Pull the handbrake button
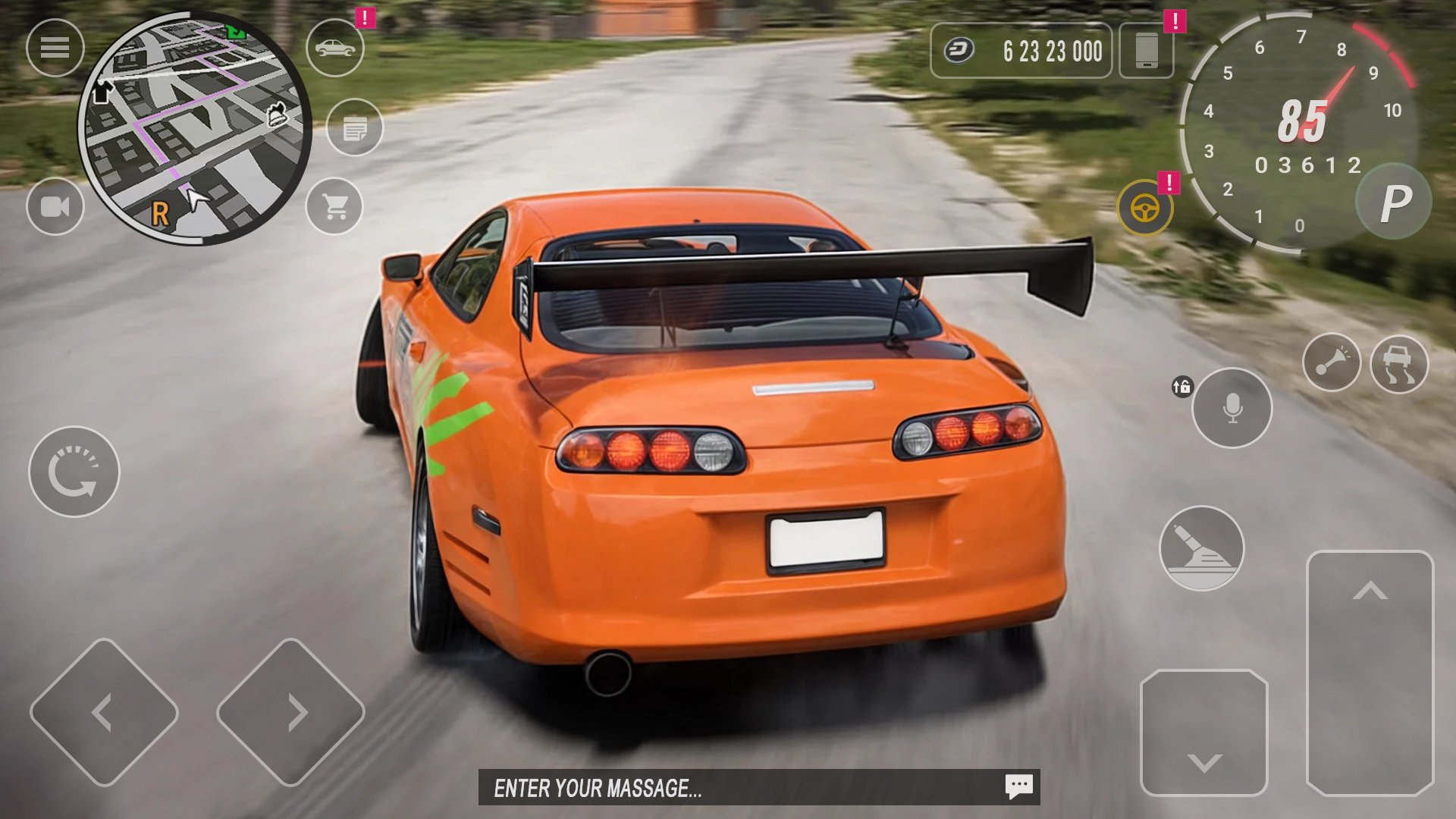 [x=1201, y=548]
